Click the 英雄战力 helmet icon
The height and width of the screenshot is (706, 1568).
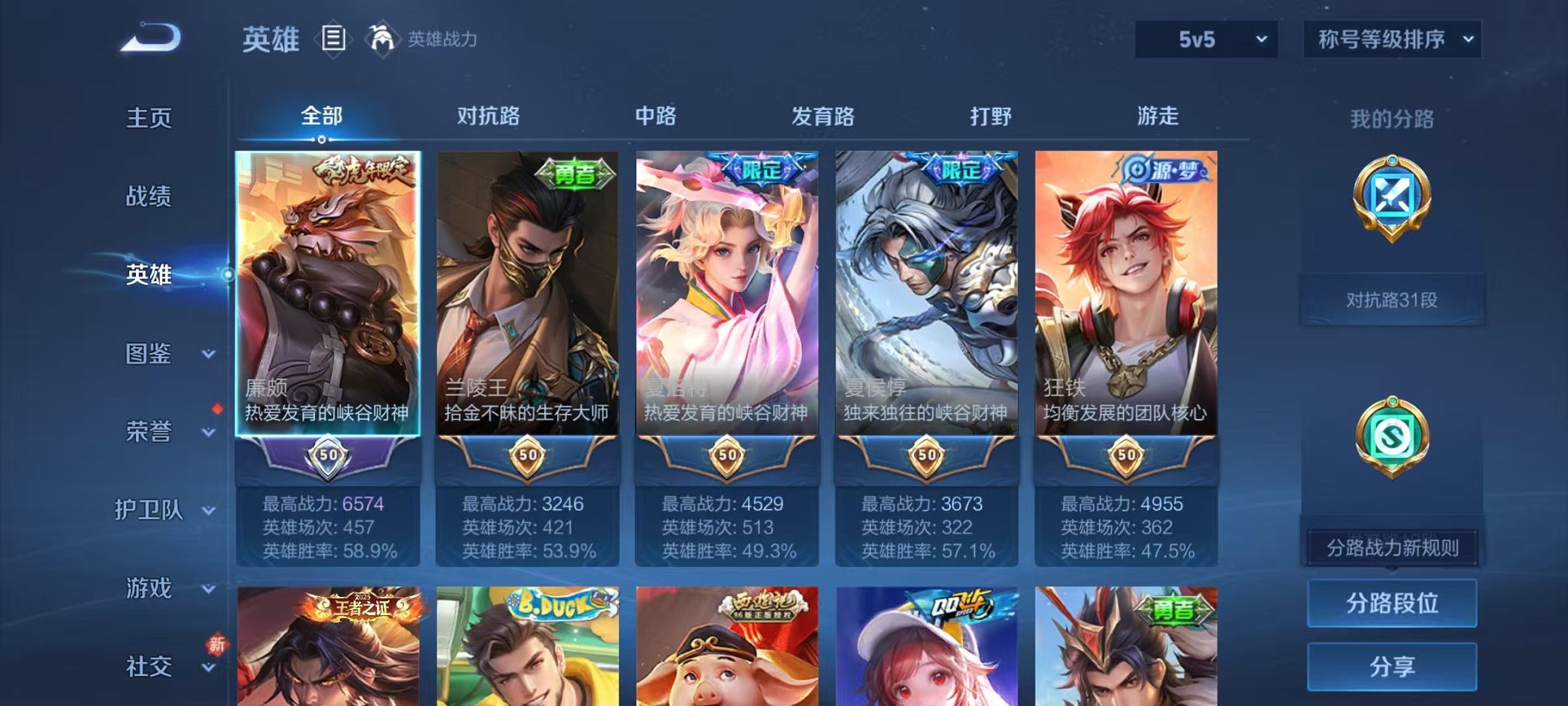(x=383, y=37)
